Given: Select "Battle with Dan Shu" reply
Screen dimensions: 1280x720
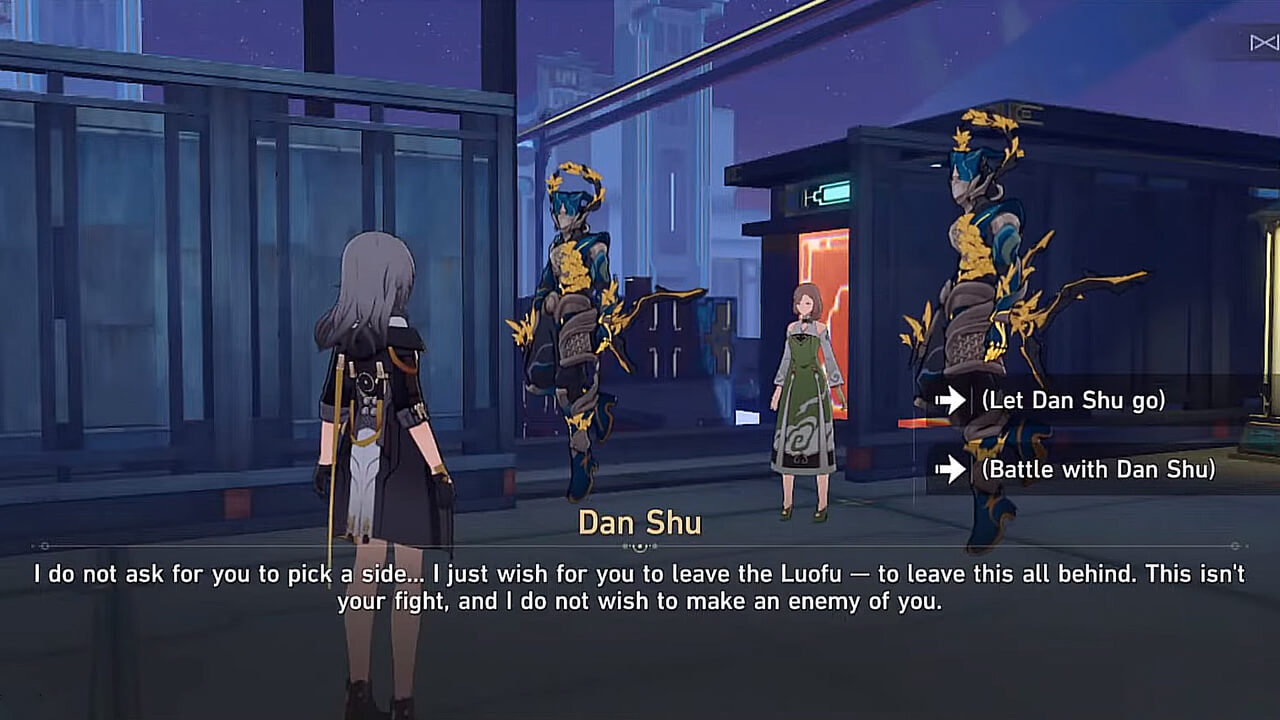Looking at the screenshot, I should click(1097, 469).
